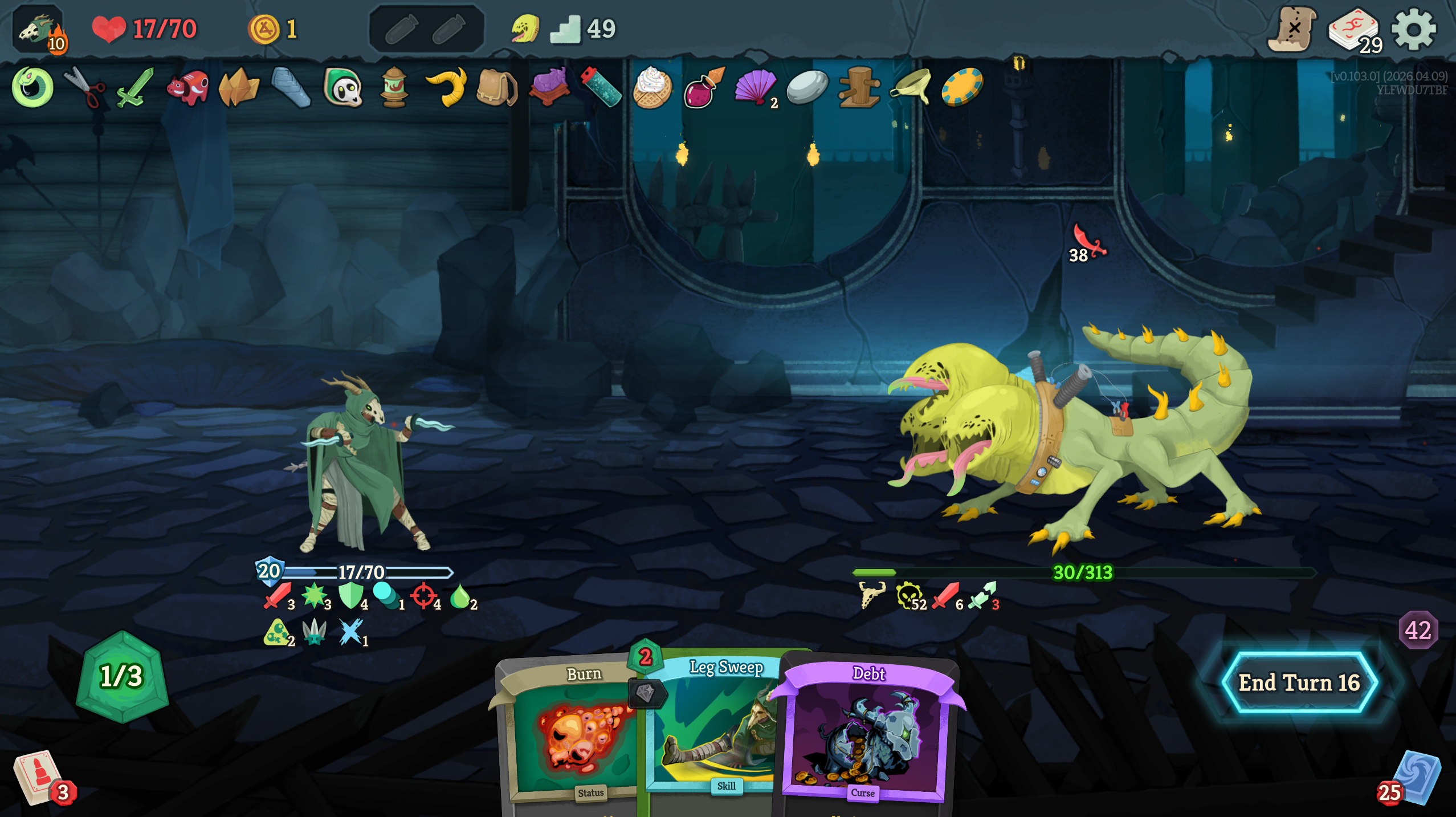View the full deck of 29 cards
This screenshot has width=1456, height=817.
coord(1354,31)
